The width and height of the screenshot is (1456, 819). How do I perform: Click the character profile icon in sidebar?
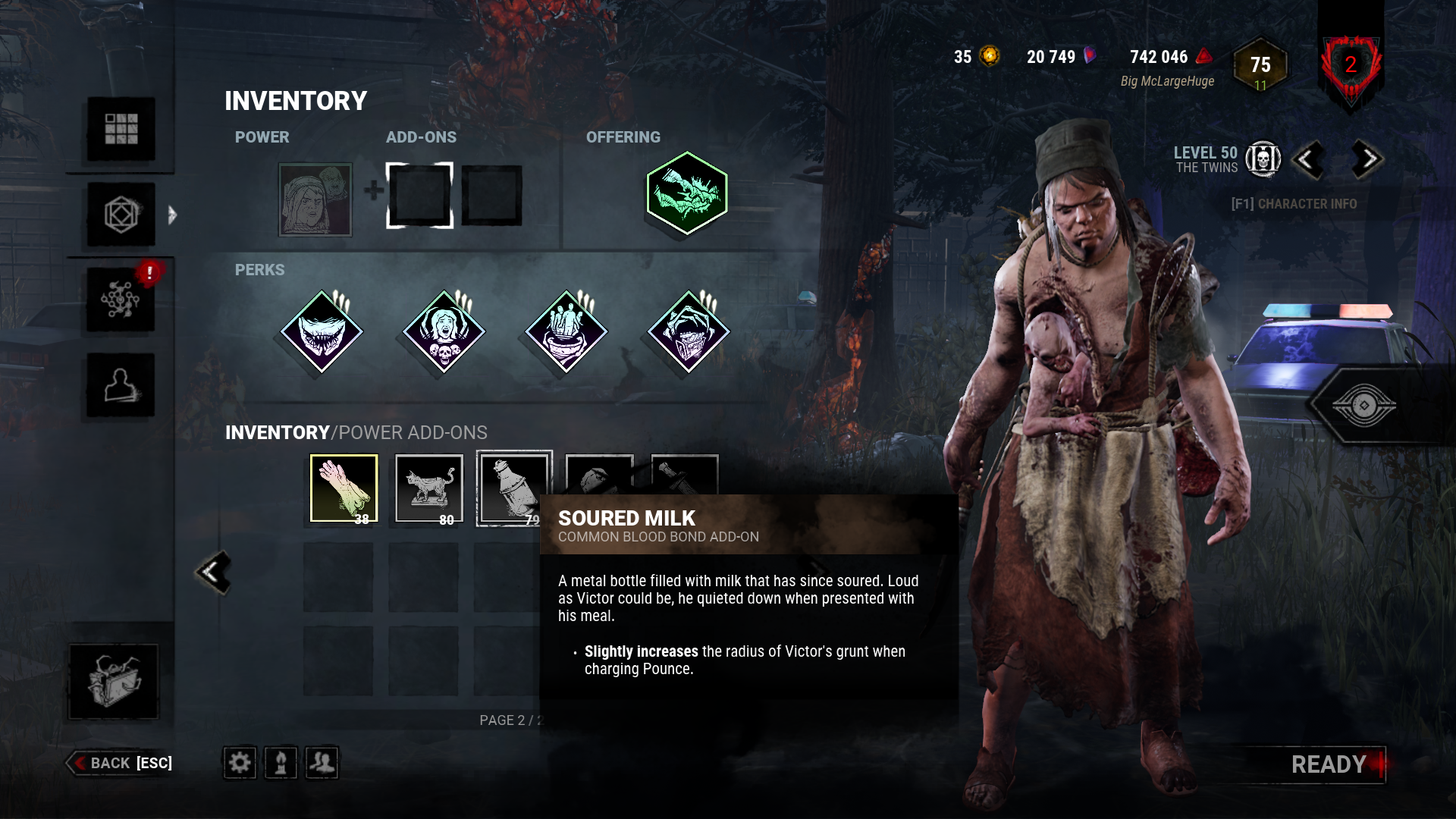pos(120,385)
